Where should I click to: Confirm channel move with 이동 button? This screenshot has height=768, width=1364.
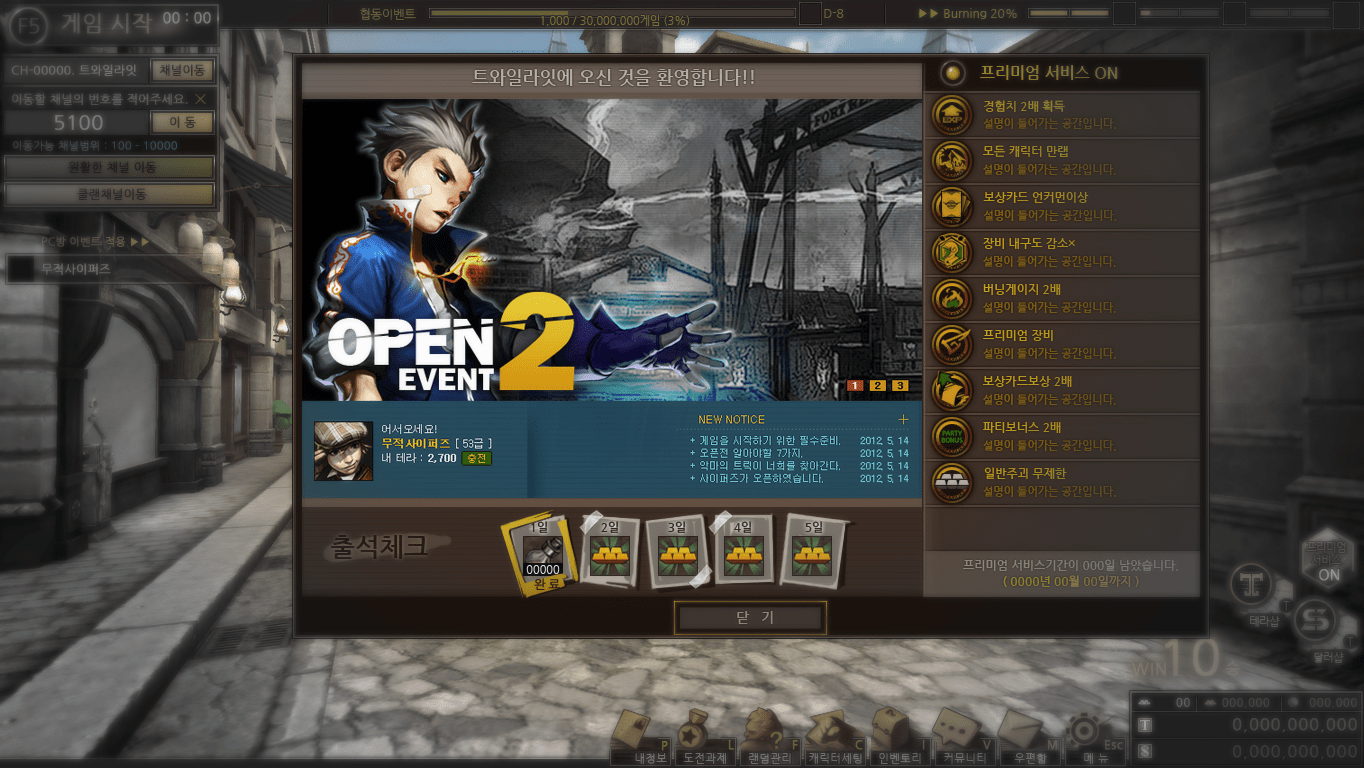[182, 122]
